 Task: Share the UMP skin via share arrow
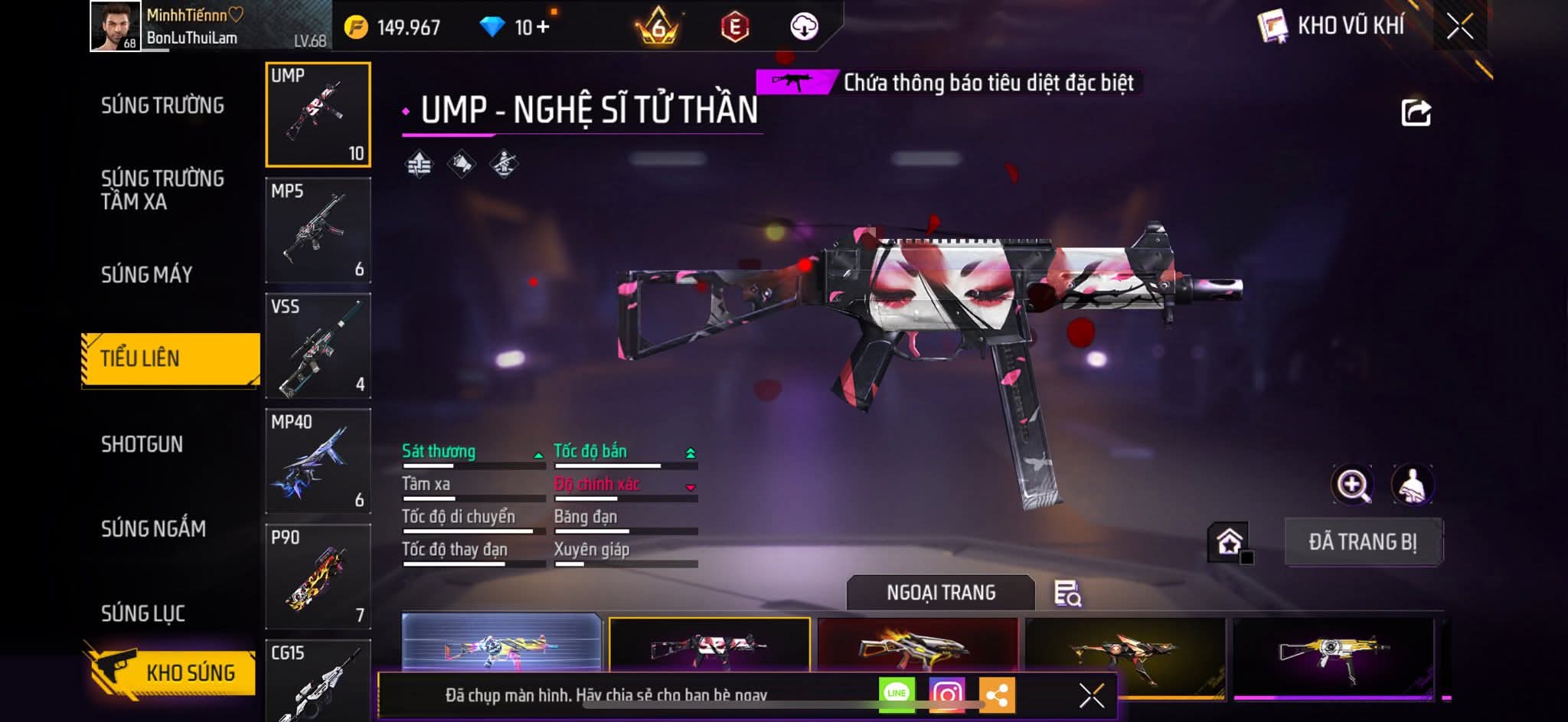pos(1416,113)
